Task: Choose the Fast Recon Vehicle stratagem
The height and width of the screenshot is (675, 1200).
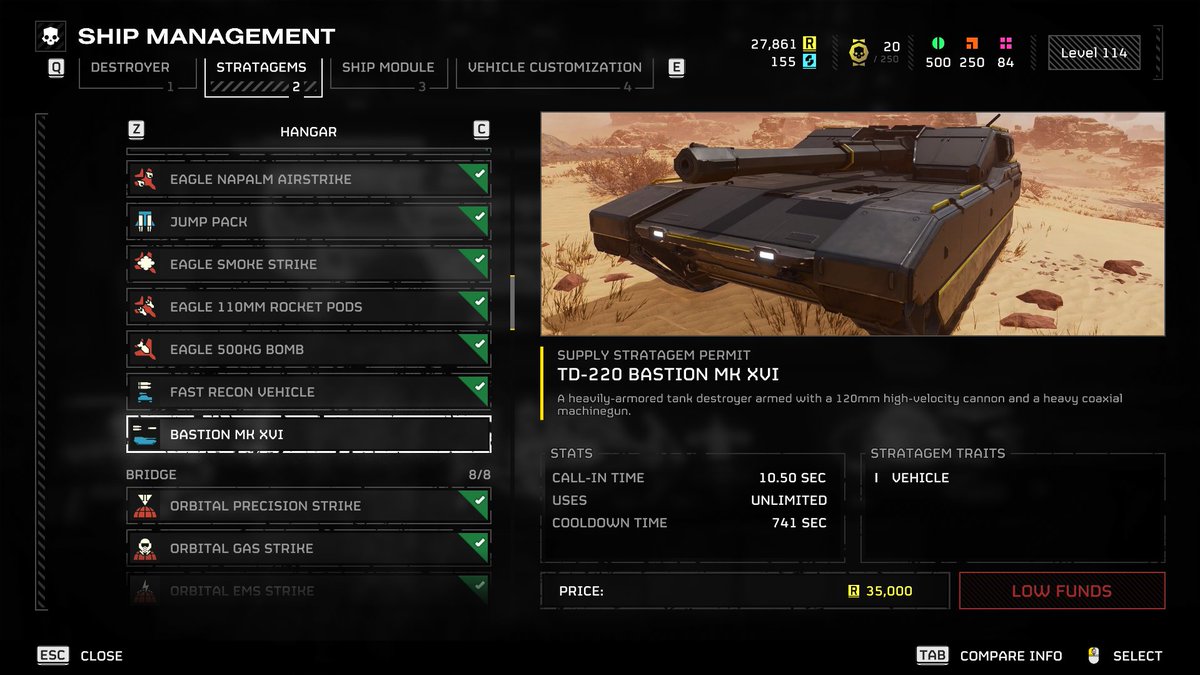Action: click(308, 392)
